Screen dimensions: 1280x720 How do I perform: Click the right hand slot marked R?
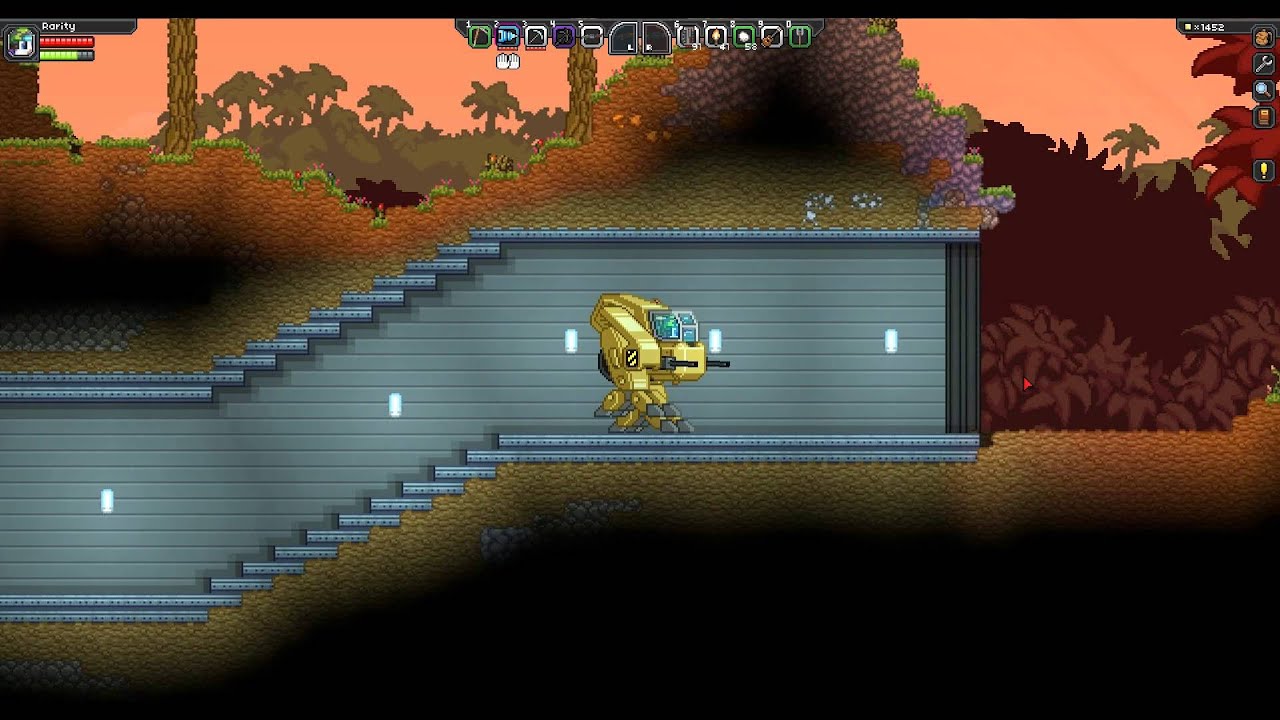tap(655, 38)
